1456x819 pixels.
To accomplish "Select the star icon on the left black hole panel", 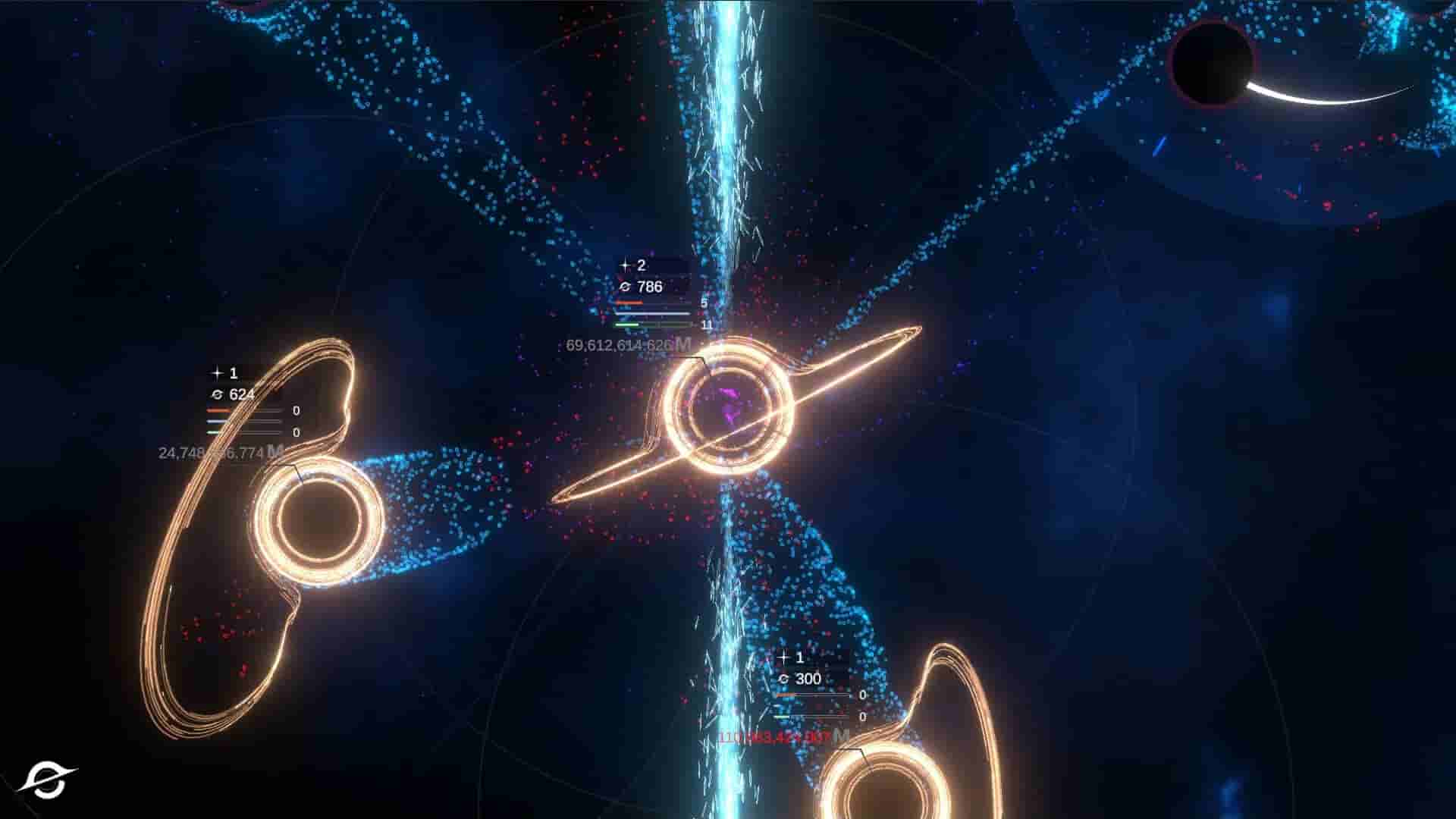I will pyautogui.click(x=215, y=374).
